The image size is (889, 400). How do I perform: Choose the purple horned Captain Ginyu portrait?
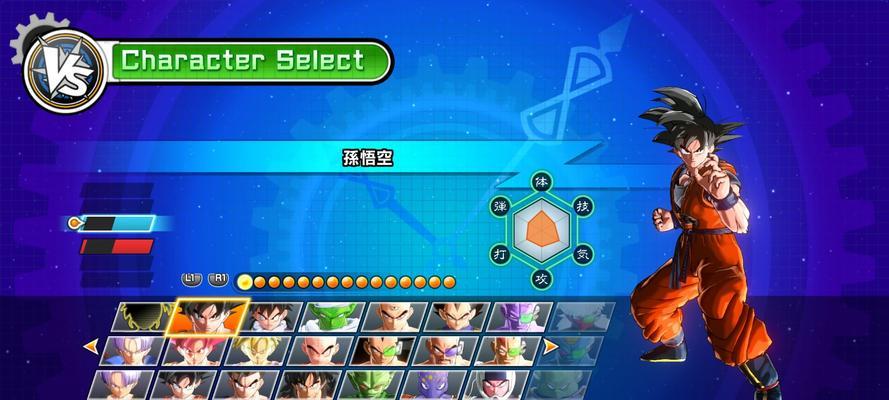[516, 317]
